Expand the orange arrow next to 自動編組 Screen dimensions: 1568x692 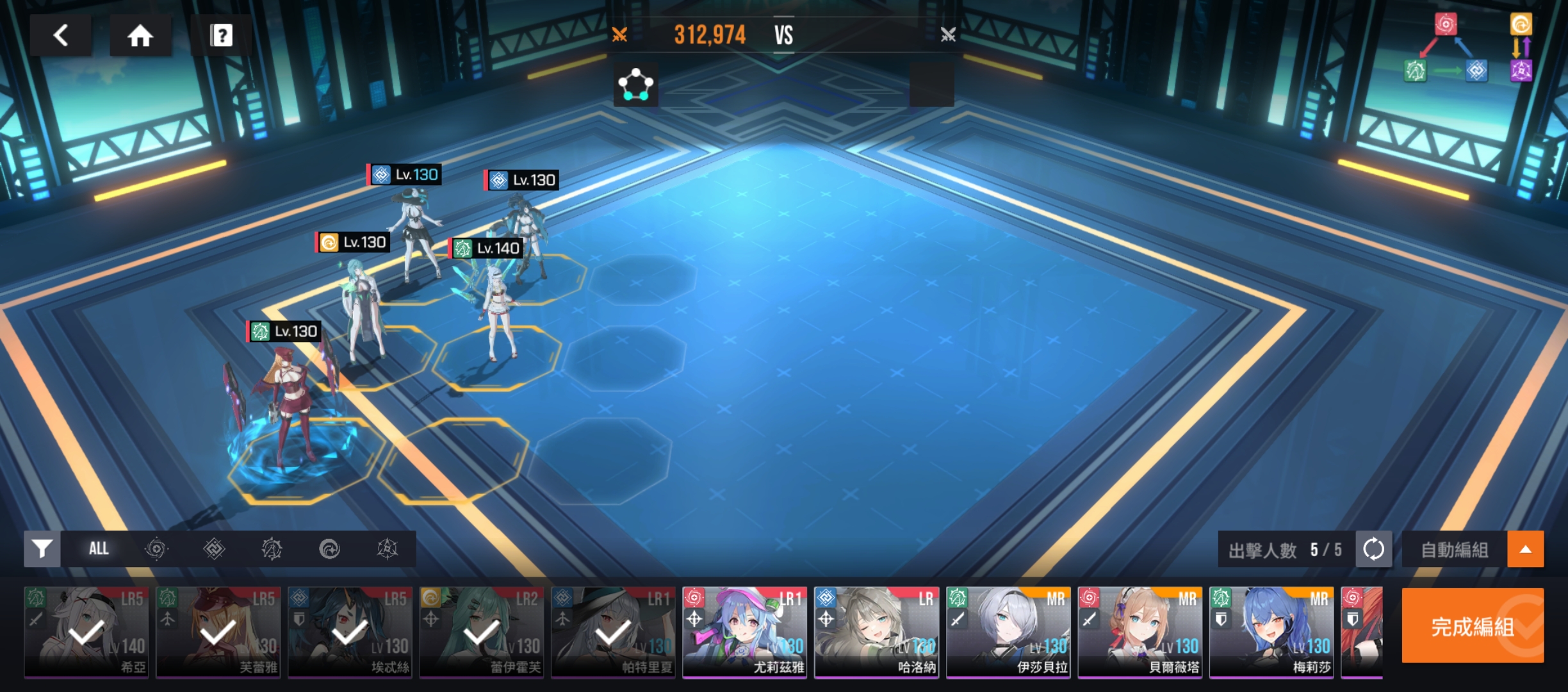1526,549
